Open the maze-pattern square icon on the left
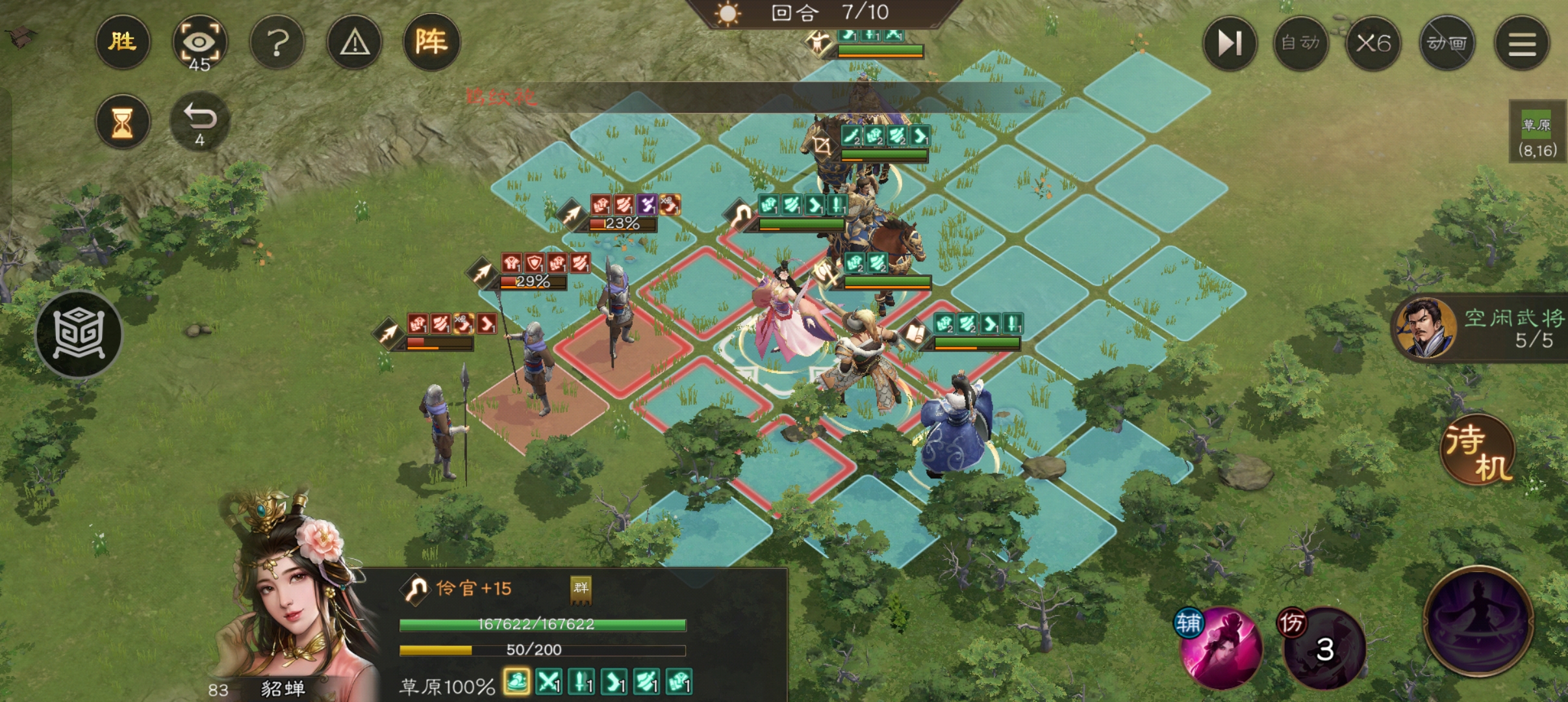This screenshot has width=1568, height=702. [x=79, y=334]
